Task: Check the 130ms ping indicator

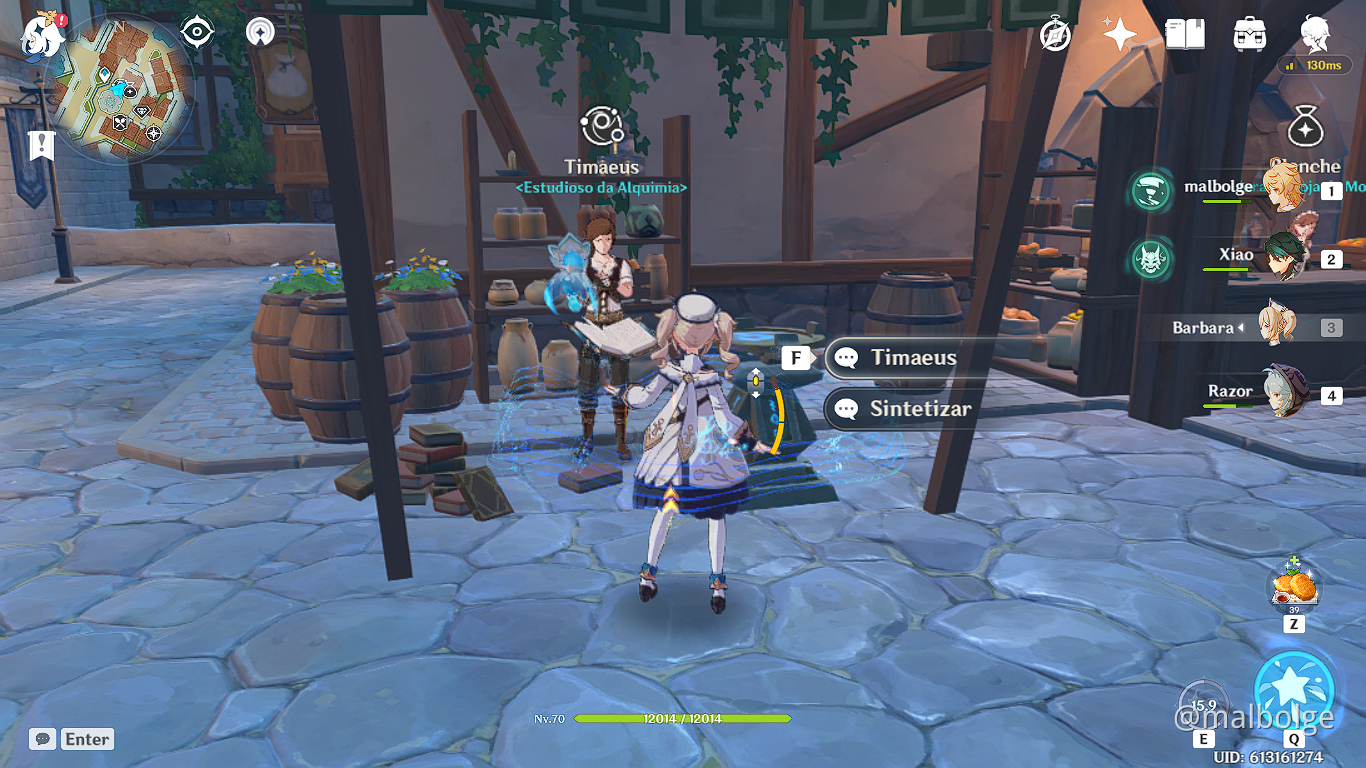Action: point(1314,65)
